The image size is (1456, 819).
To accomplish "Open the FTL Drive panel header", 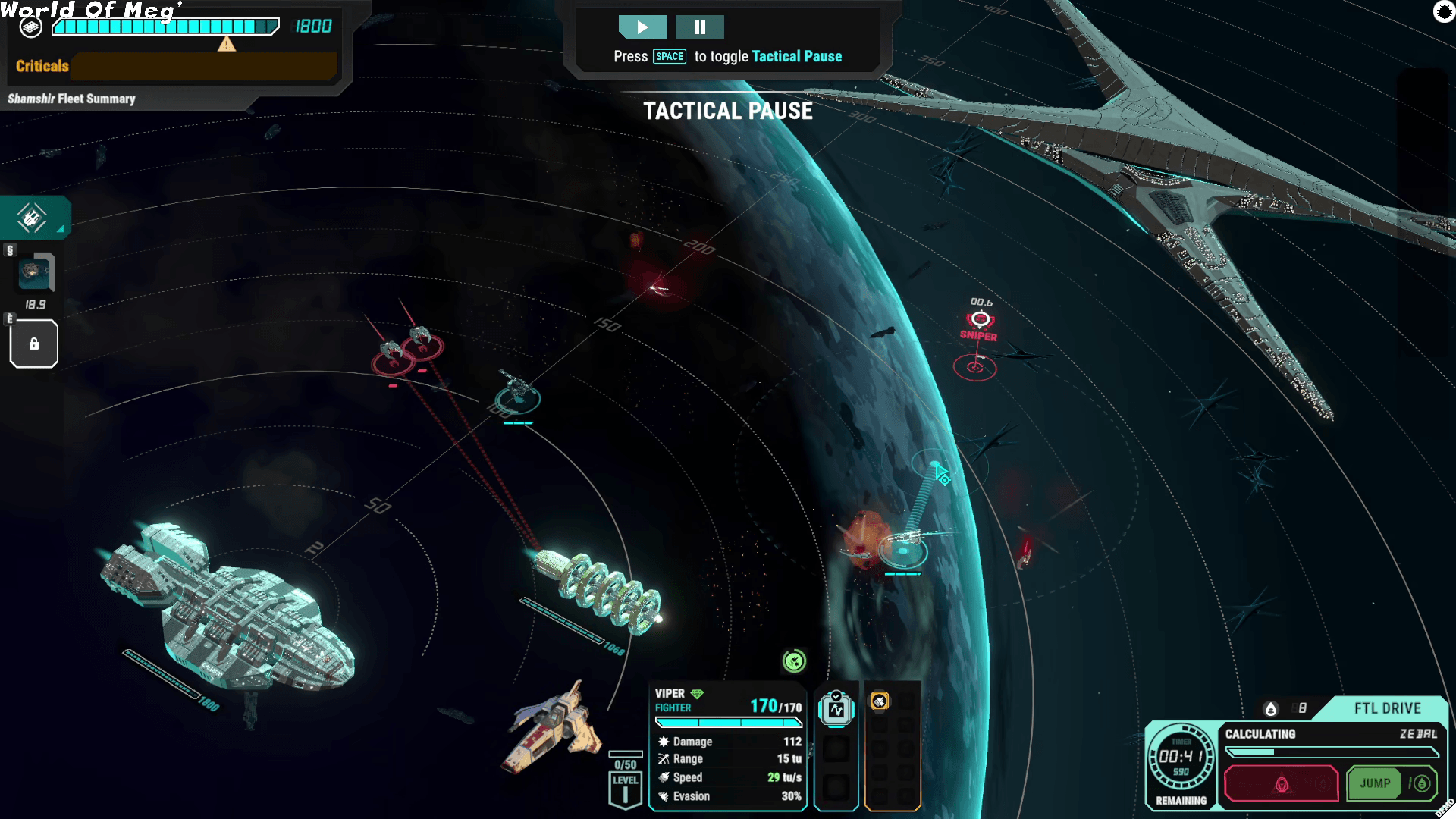I will (1387, 708).
